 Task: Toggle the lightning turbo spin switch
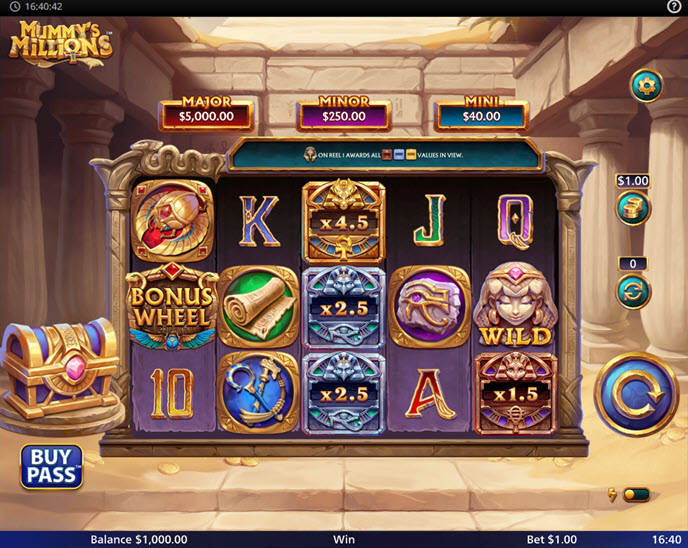click(635, 494)
